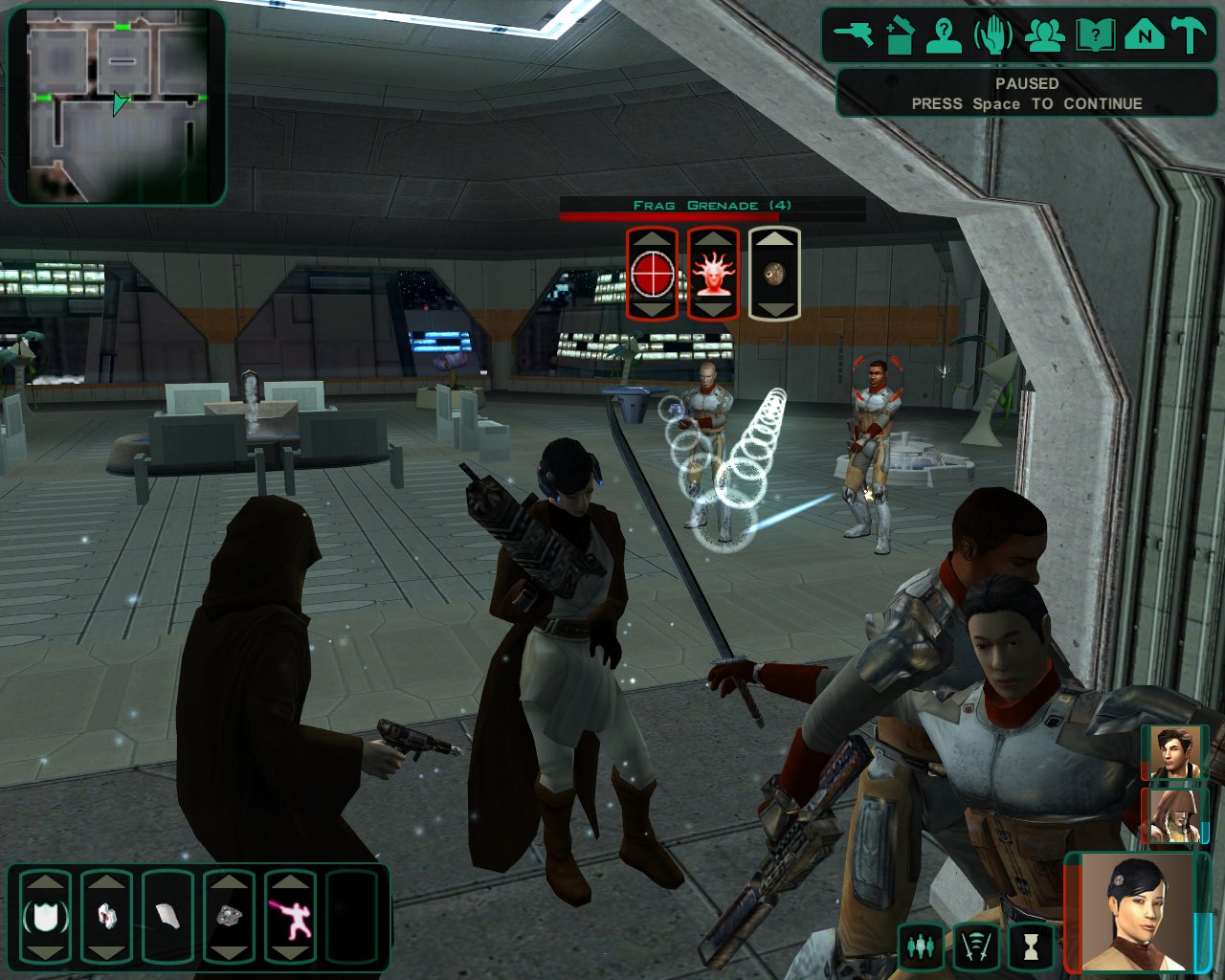
Task: Open the Inventory box icon
Action: pyautogui.click(x=900, y=35)
